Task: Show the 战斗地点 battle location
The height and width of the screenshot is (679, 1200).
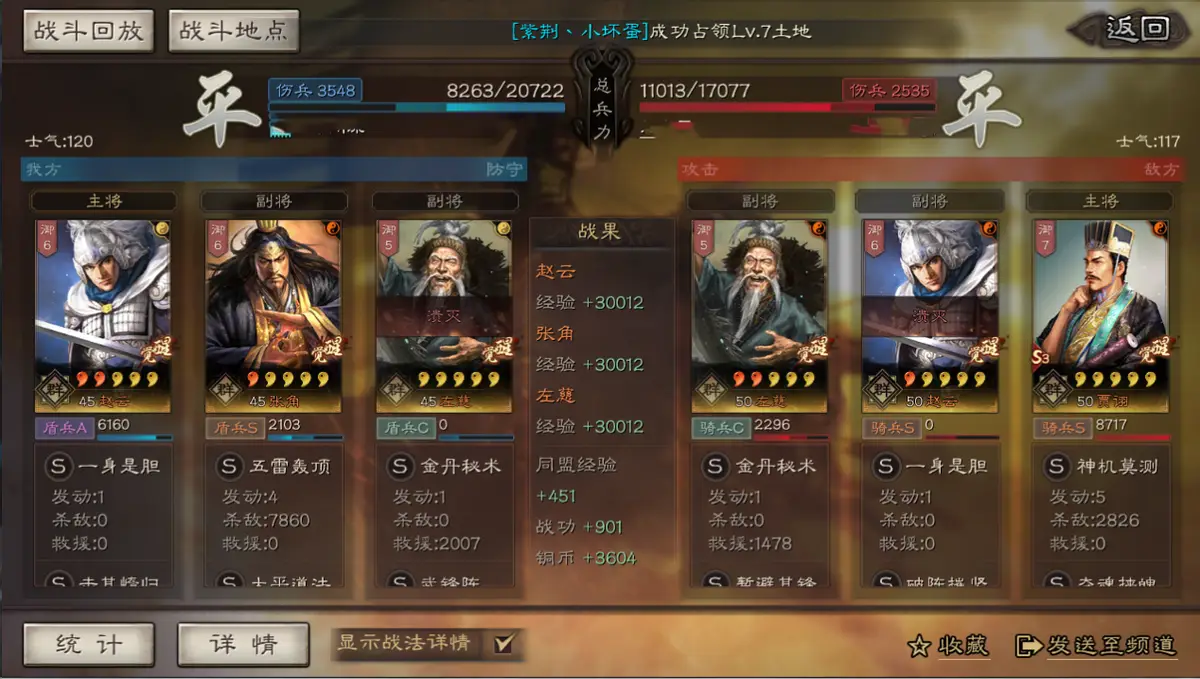Action: pyautogui.click(x=233, y=31)
